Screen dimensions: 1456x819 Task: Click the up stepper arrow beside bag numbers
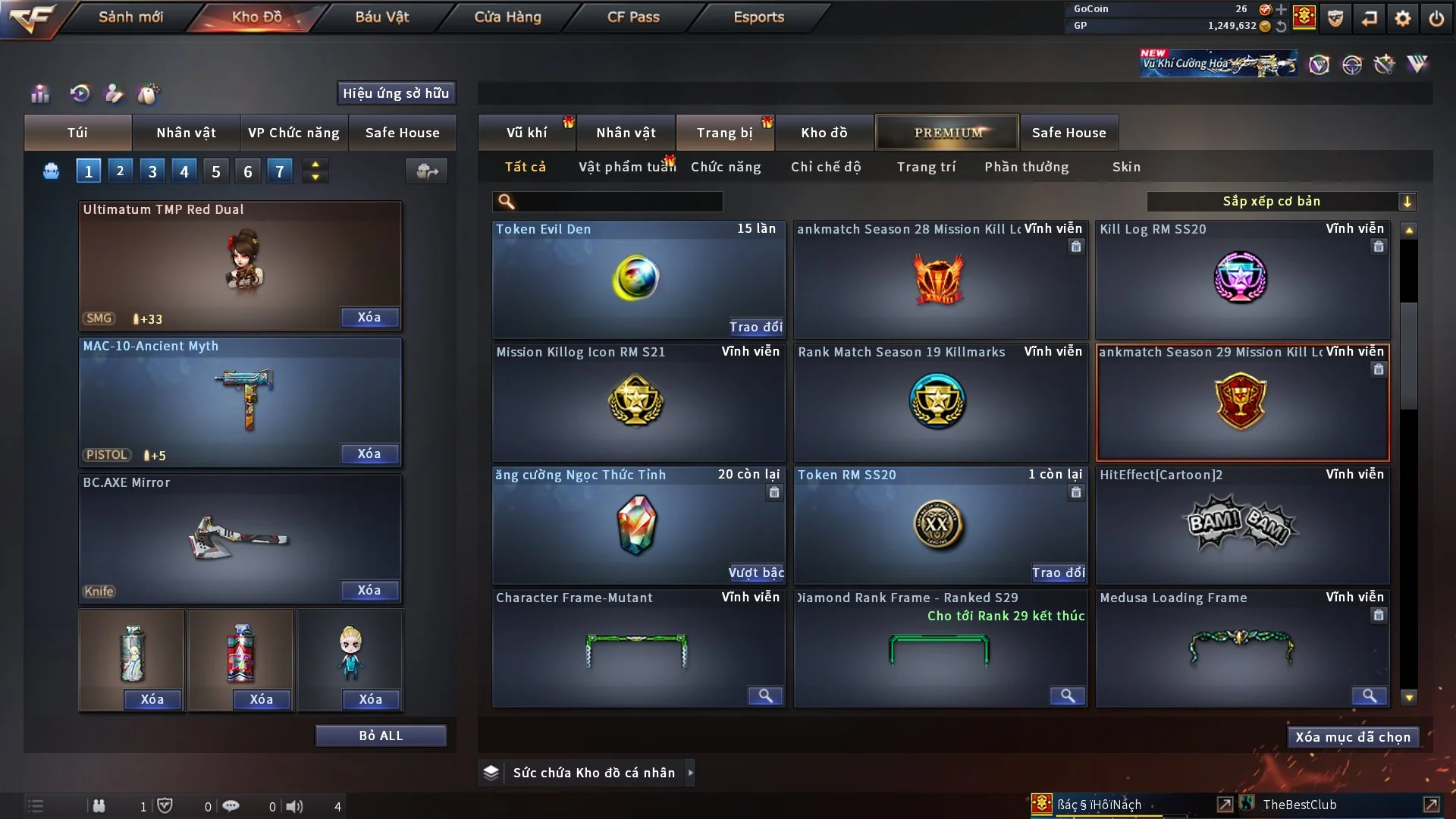pyautogui.click(x=315, y=164)
